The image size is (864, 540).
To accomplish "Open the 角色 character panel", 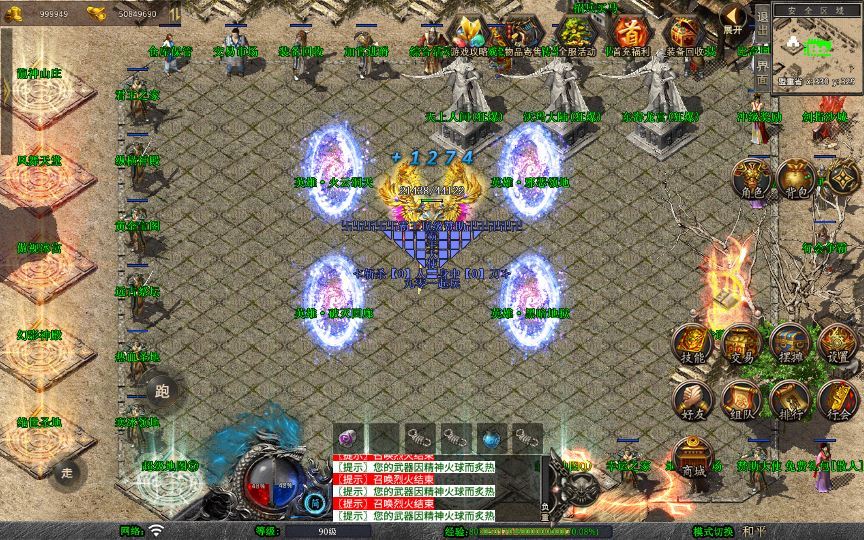I will (750, 181).
